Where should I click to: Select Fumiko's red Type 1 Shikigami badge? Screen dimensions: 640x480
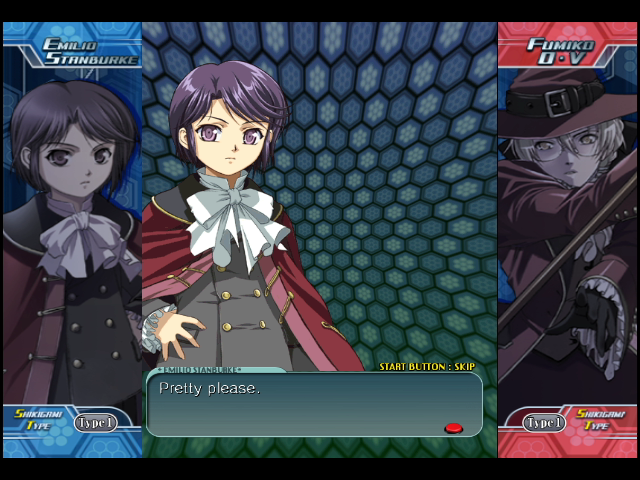point(545,423)
